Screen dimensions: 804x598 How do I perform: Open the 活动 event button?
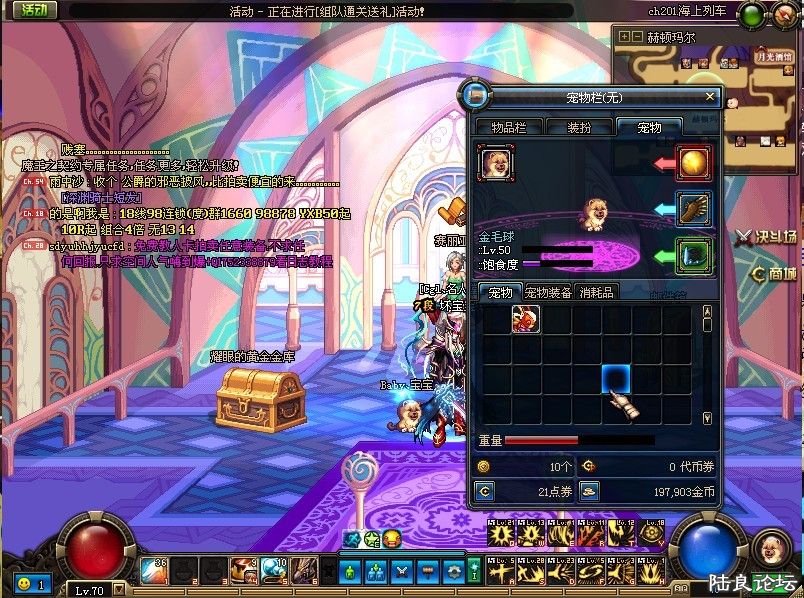coord(33,10)
